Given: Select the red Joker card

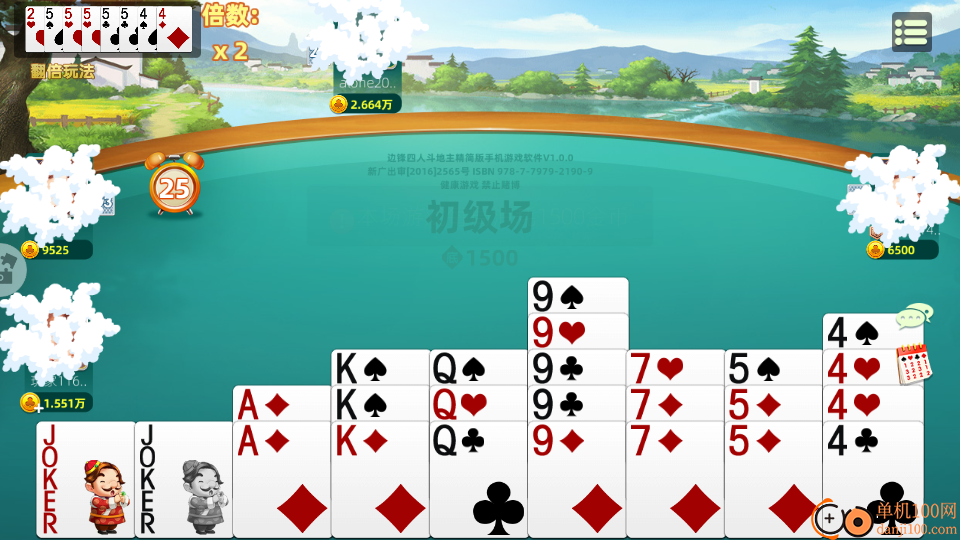Looking at the screenshot, I should coord(85,480).
